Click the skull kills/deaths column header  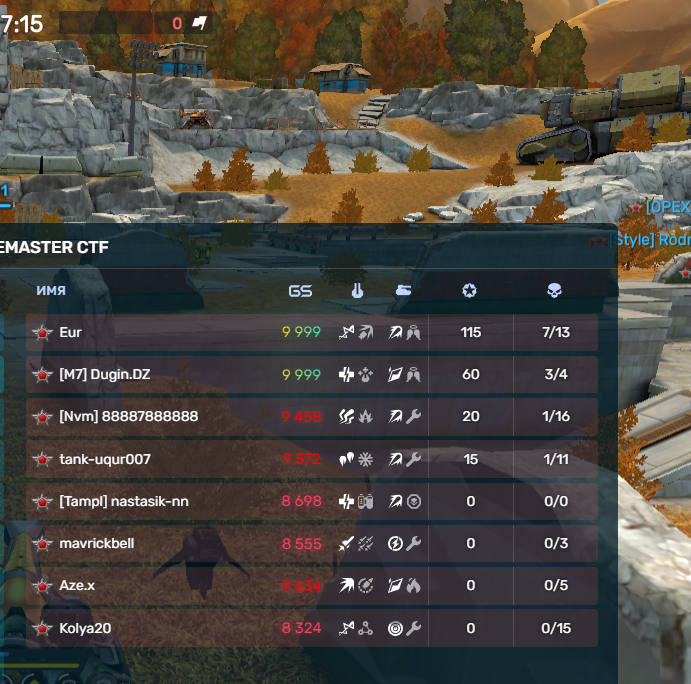554,291
